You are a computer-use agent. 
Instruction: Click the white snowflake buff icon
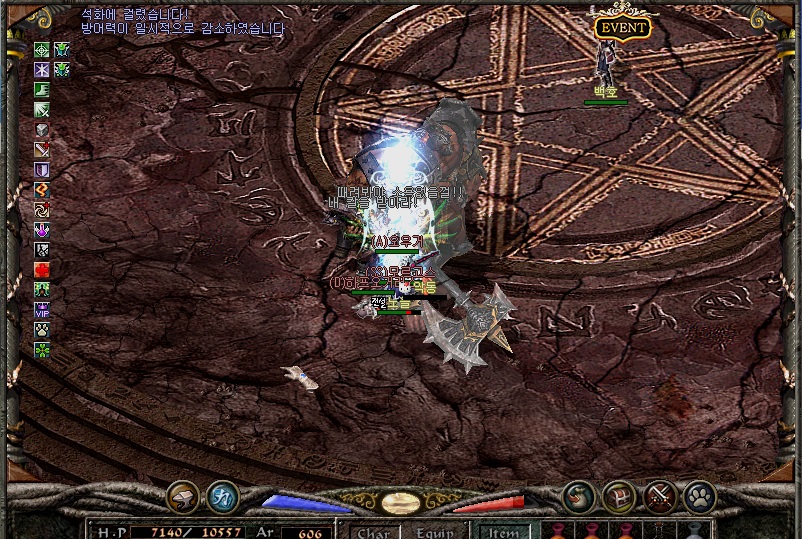tap(42, 70)
